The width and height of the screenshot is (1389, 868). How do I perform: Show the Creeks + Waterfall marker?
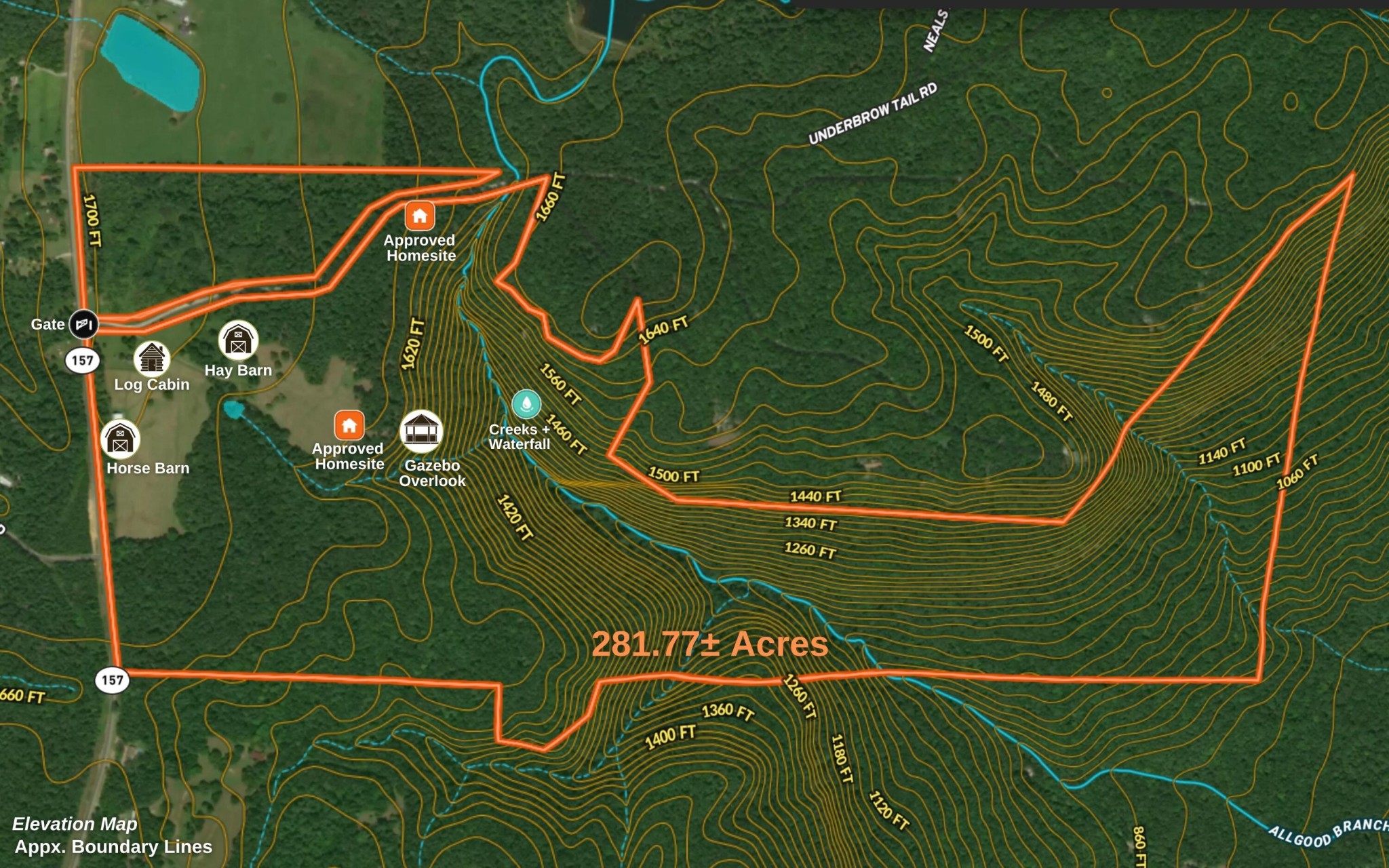click(526, 403)
